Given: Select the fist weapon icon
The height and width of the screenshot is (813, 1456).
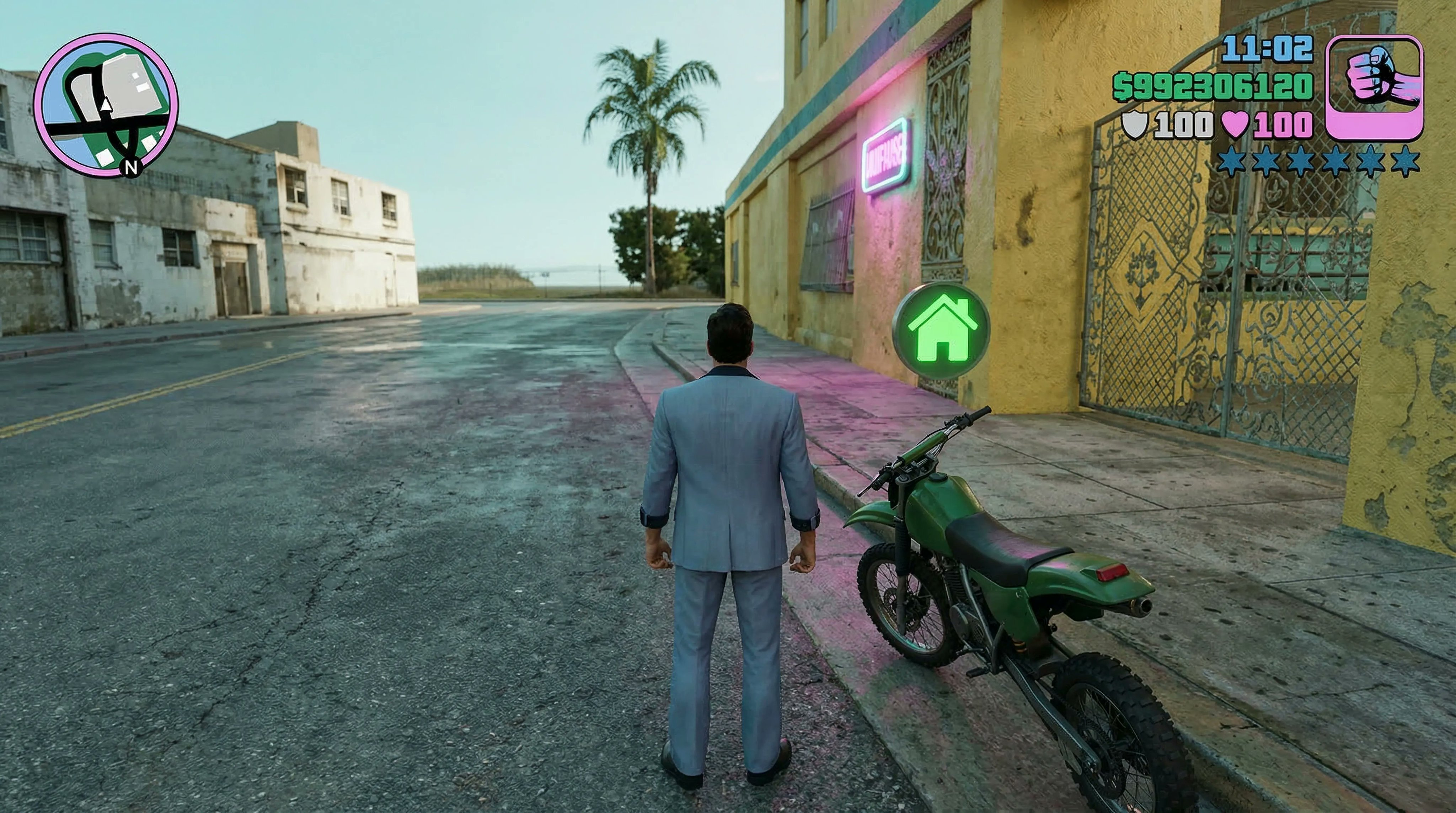Looking at the screenshot, I should (x=1374, y=87).
